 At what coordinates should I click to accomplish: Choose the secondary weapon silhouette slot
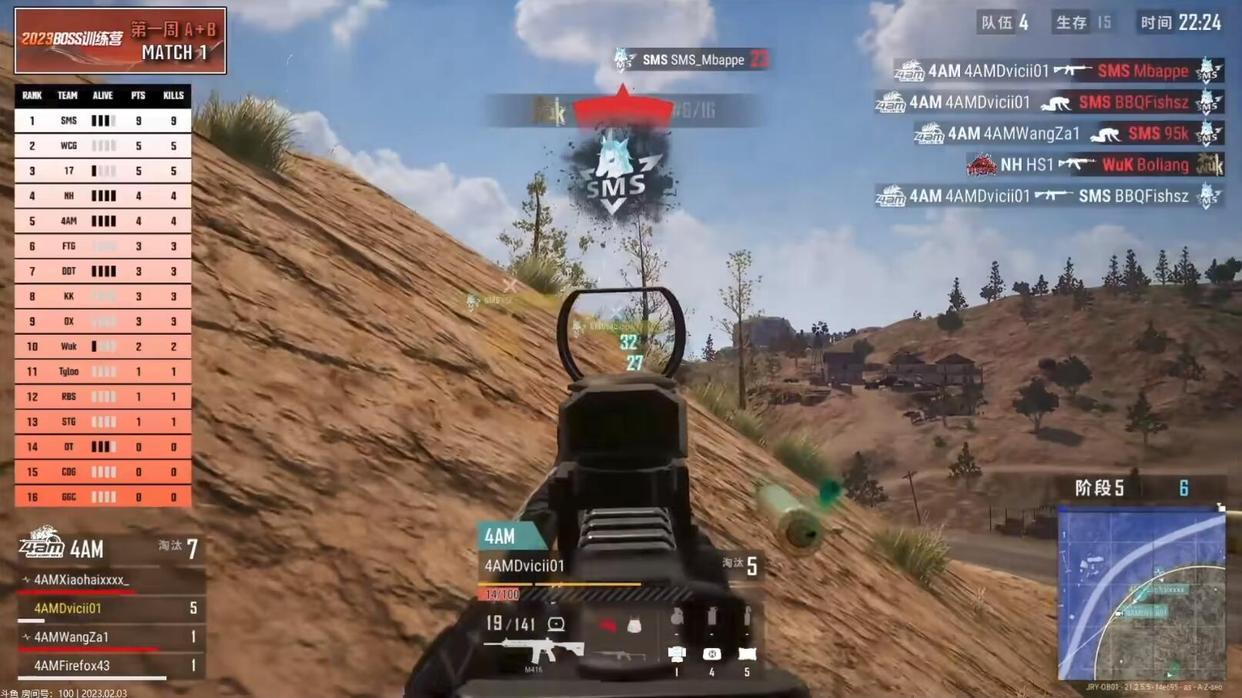(622, 655)
